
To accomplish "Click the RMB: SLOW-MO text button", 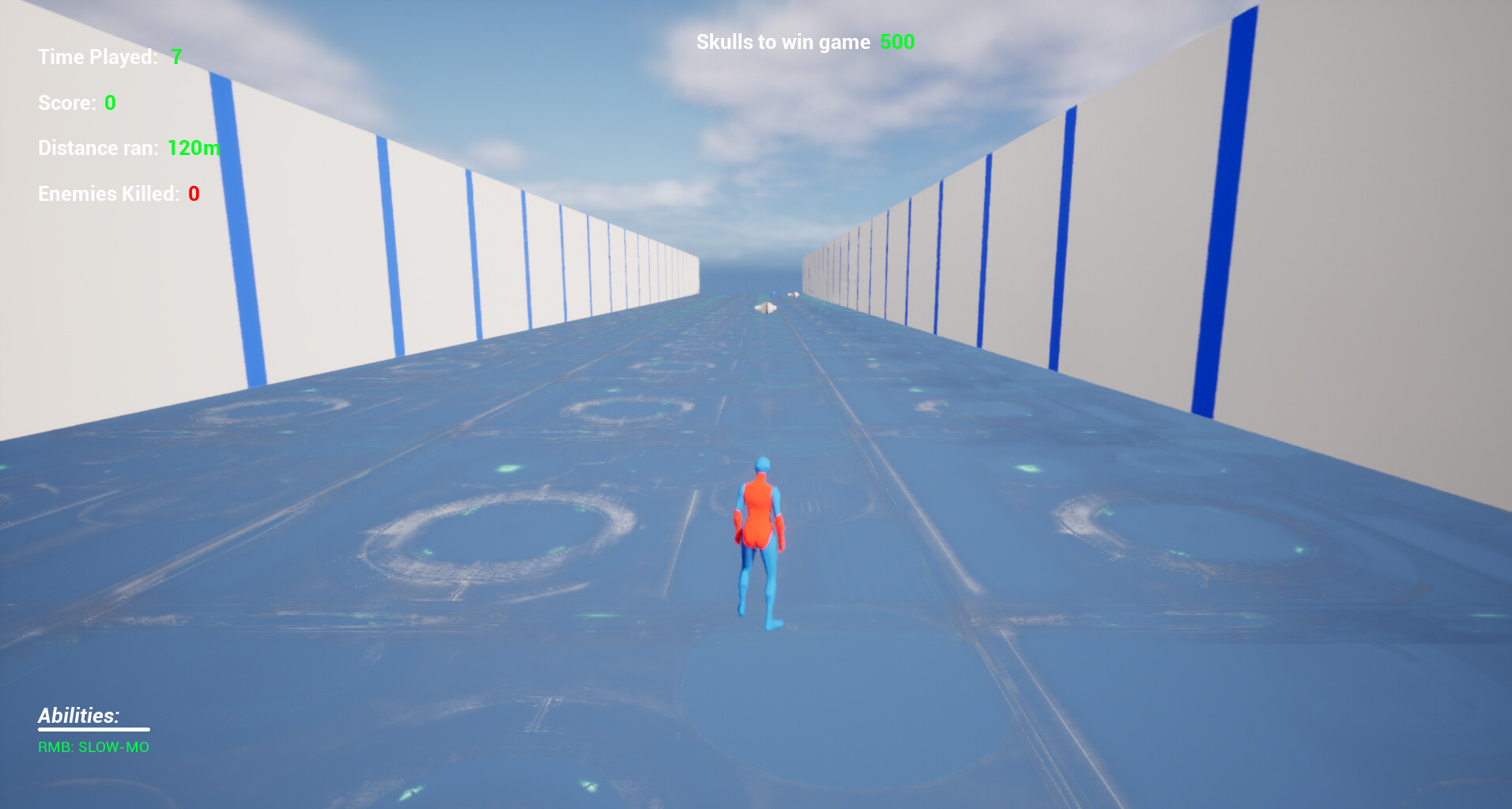I will pyautogui.click(x=93, y=747).
